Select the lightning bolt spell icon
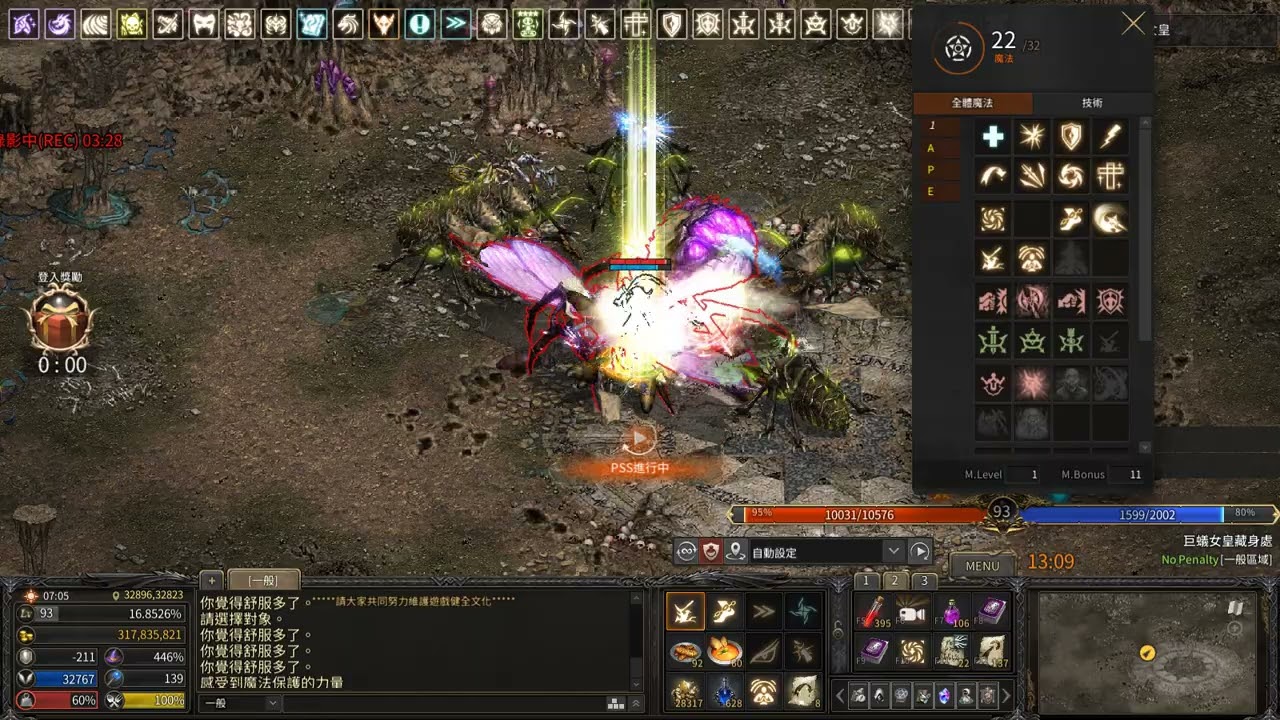1280x720 pixels. click(1110, 137)
